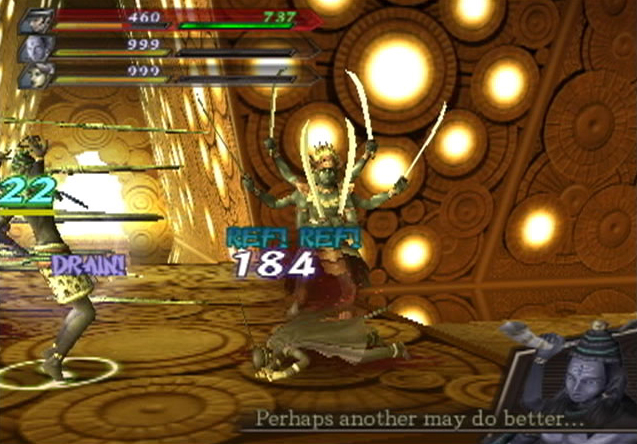
Task: Select the party portrait beside 460 HP
Action: click(x=35, y=19)
